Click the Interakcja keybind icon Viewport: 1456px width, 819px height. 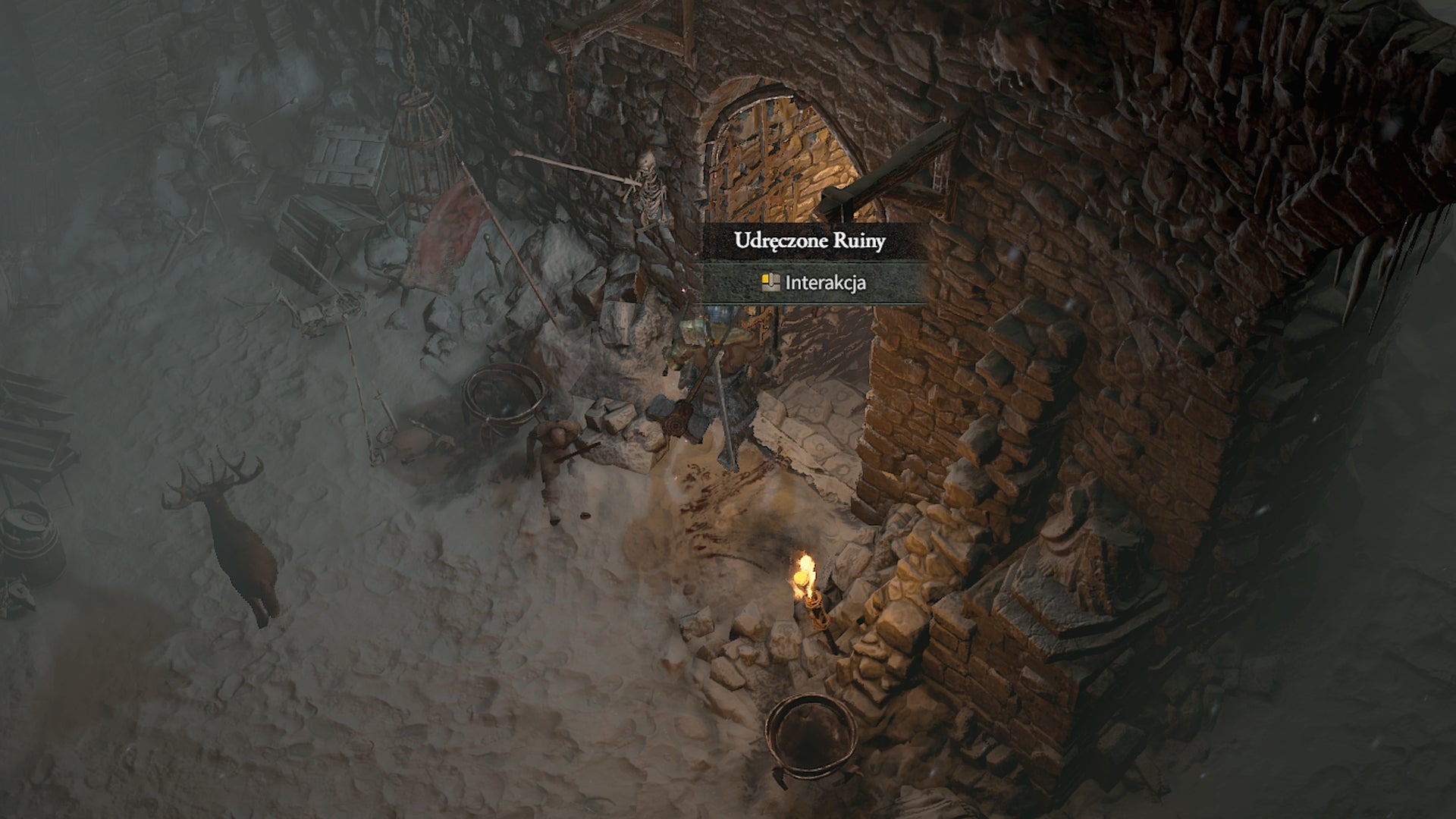pyautogui.click(x=771, y=283)
